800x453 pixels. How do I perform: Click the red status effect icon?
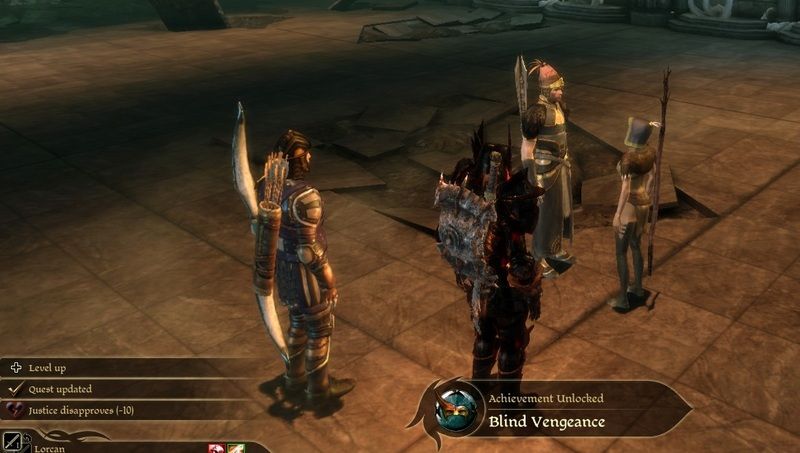[x=216, y=447]
